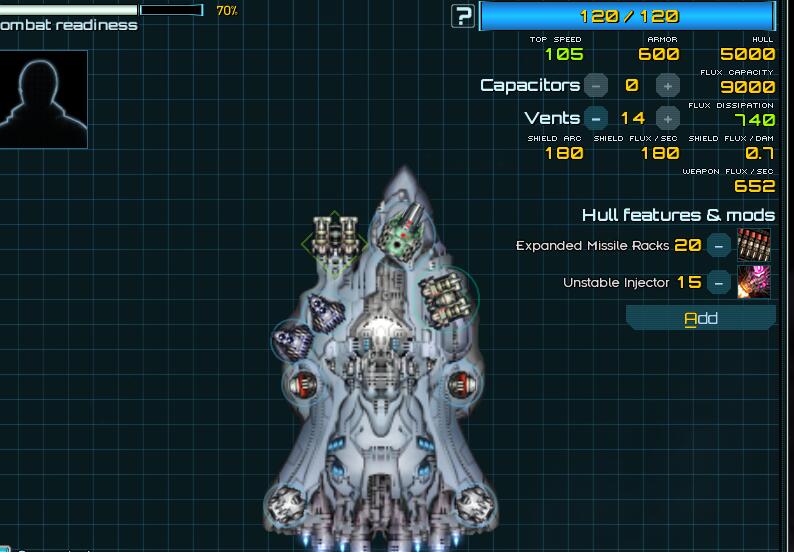Select the Expanded Missile Racks icon
Screen dimensions: 794x552
(754, 245)
